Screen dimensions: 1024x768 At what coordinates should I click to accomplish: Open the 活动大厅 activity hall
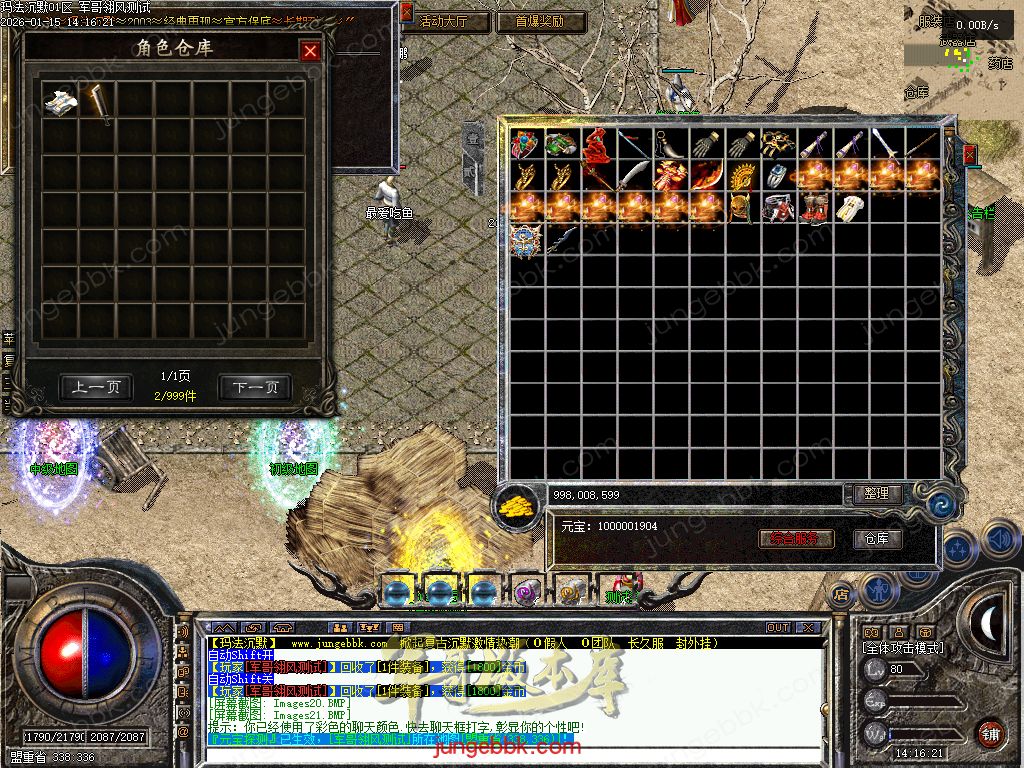[x=446, y=21]
